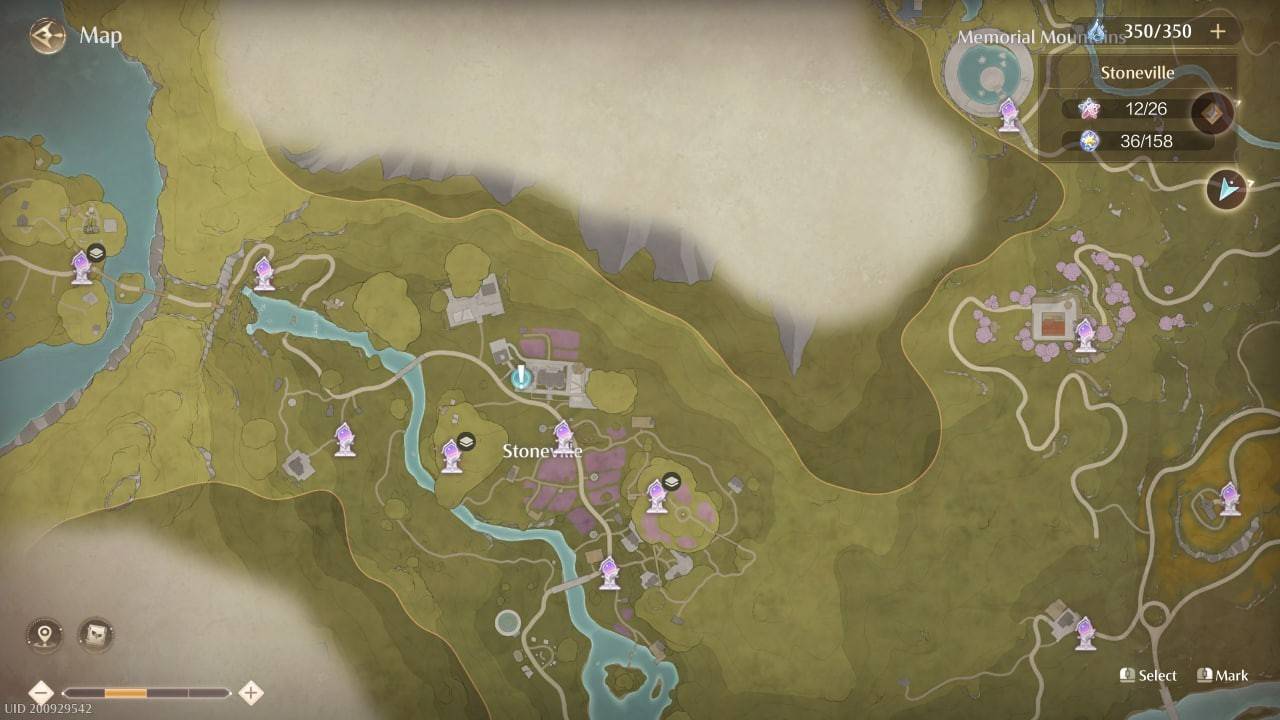Click the plus button to replenish stamina
Image resolution: width=1280 pixels, height=720 pixels.
point(1218,31)
